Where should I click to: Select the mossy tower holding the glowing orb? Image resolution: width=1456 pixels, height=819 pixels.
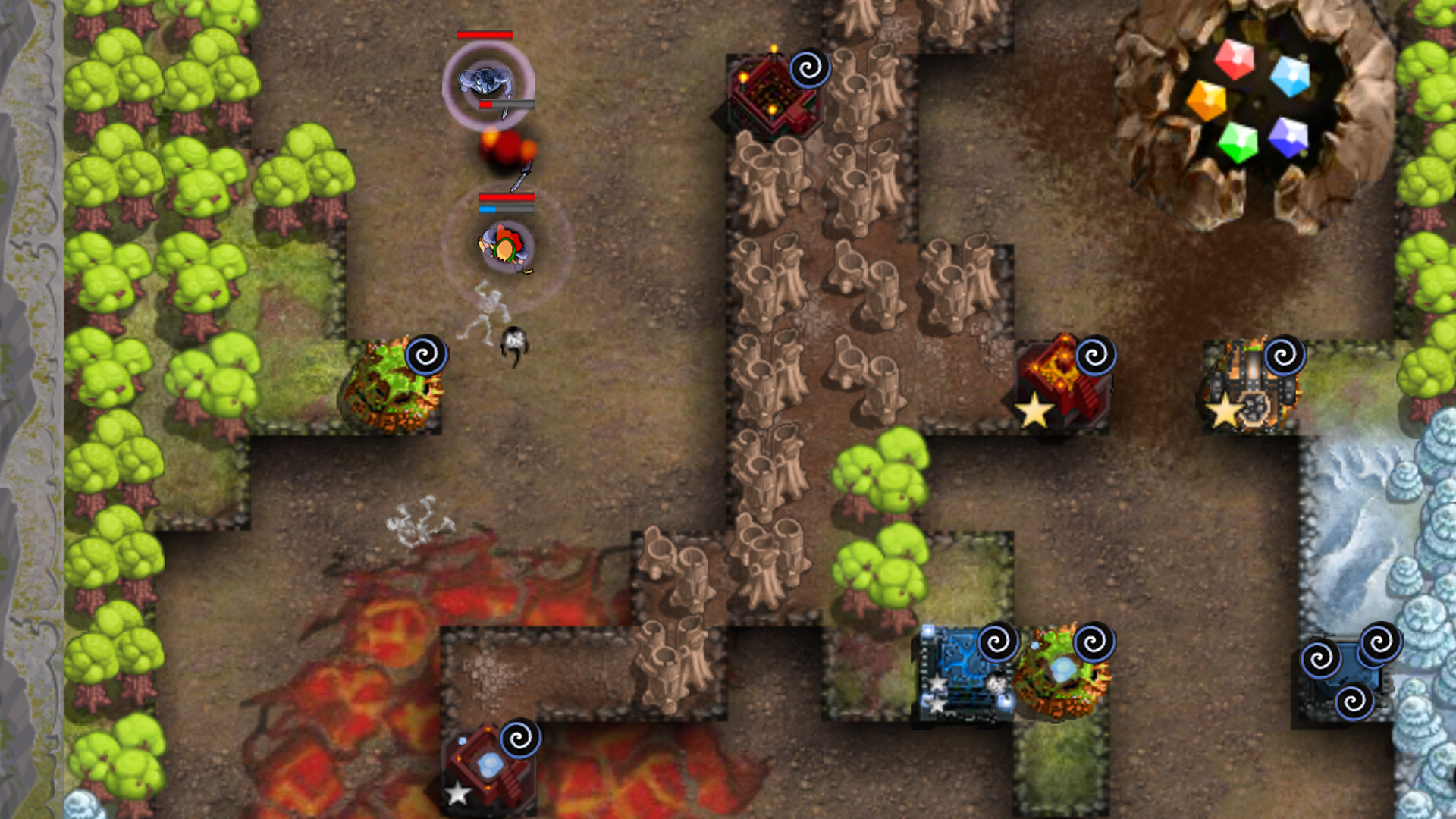click(1060, 668)
